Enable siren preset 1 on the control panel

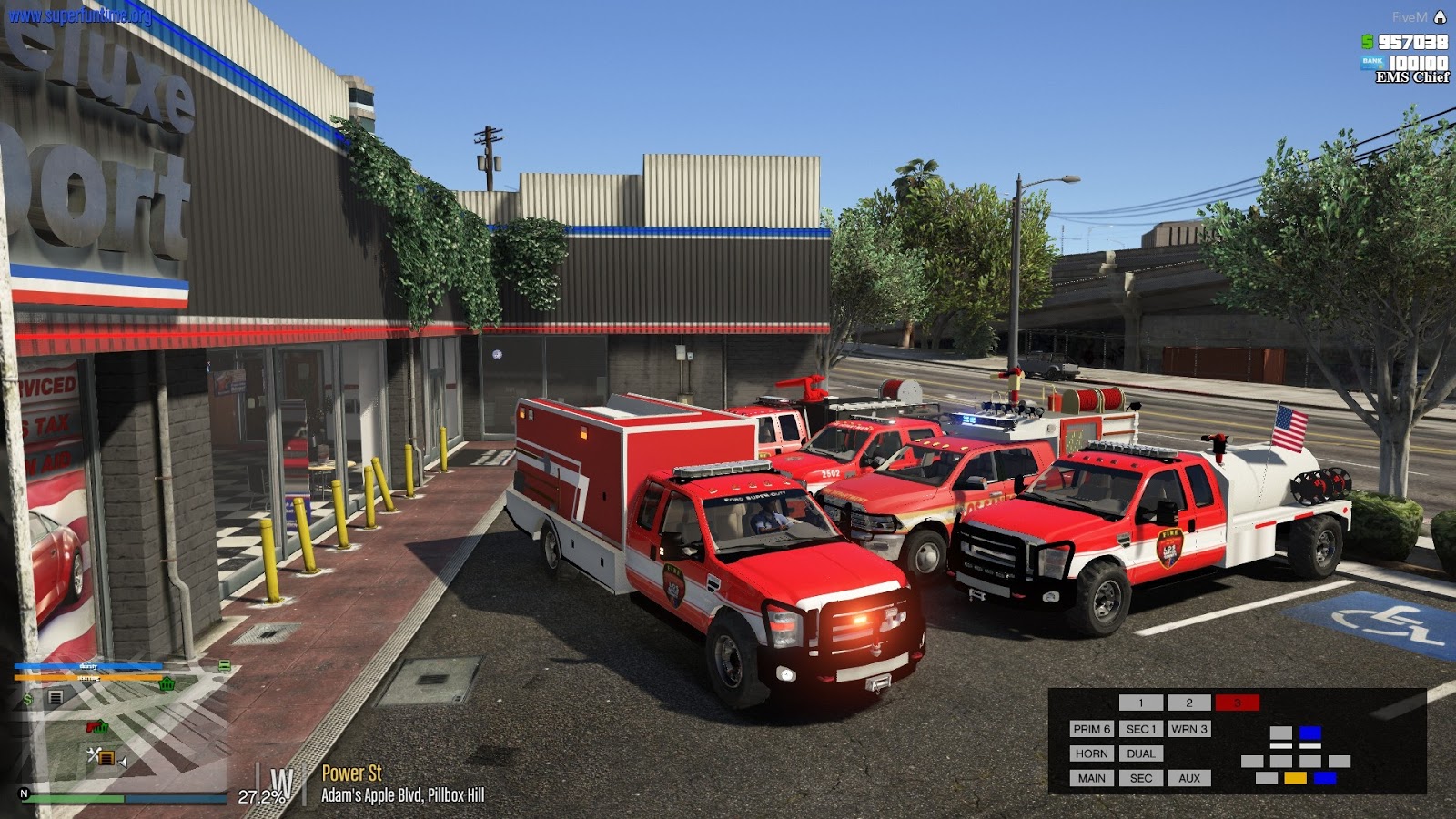click(x=1140, y=703)
